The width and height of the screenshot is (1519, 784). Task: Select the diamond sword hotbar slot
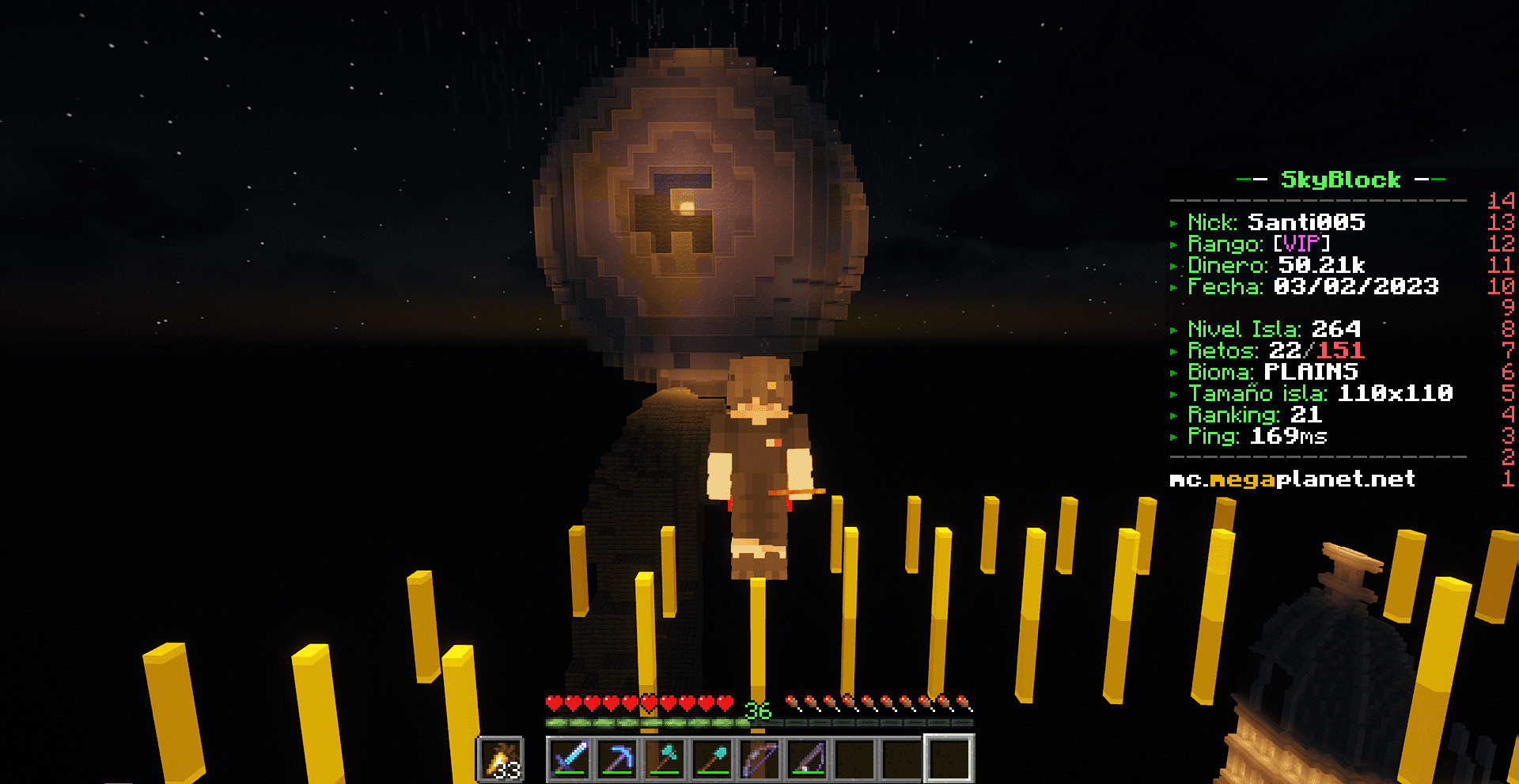pos(570,759)
